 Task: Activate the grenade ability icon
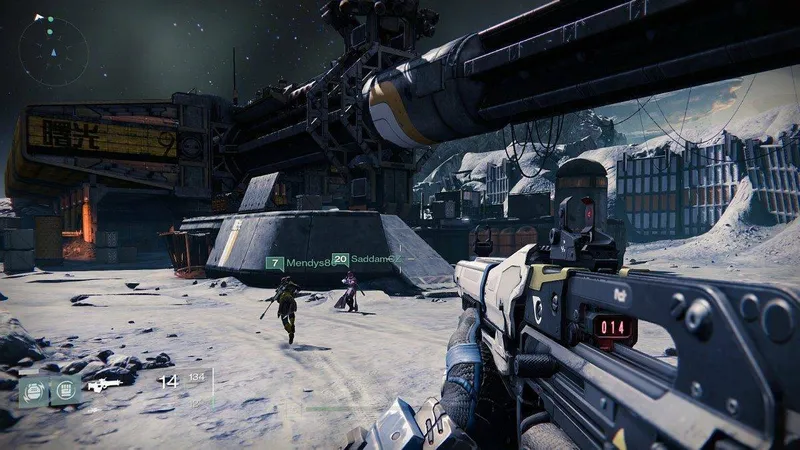[35, 387]
